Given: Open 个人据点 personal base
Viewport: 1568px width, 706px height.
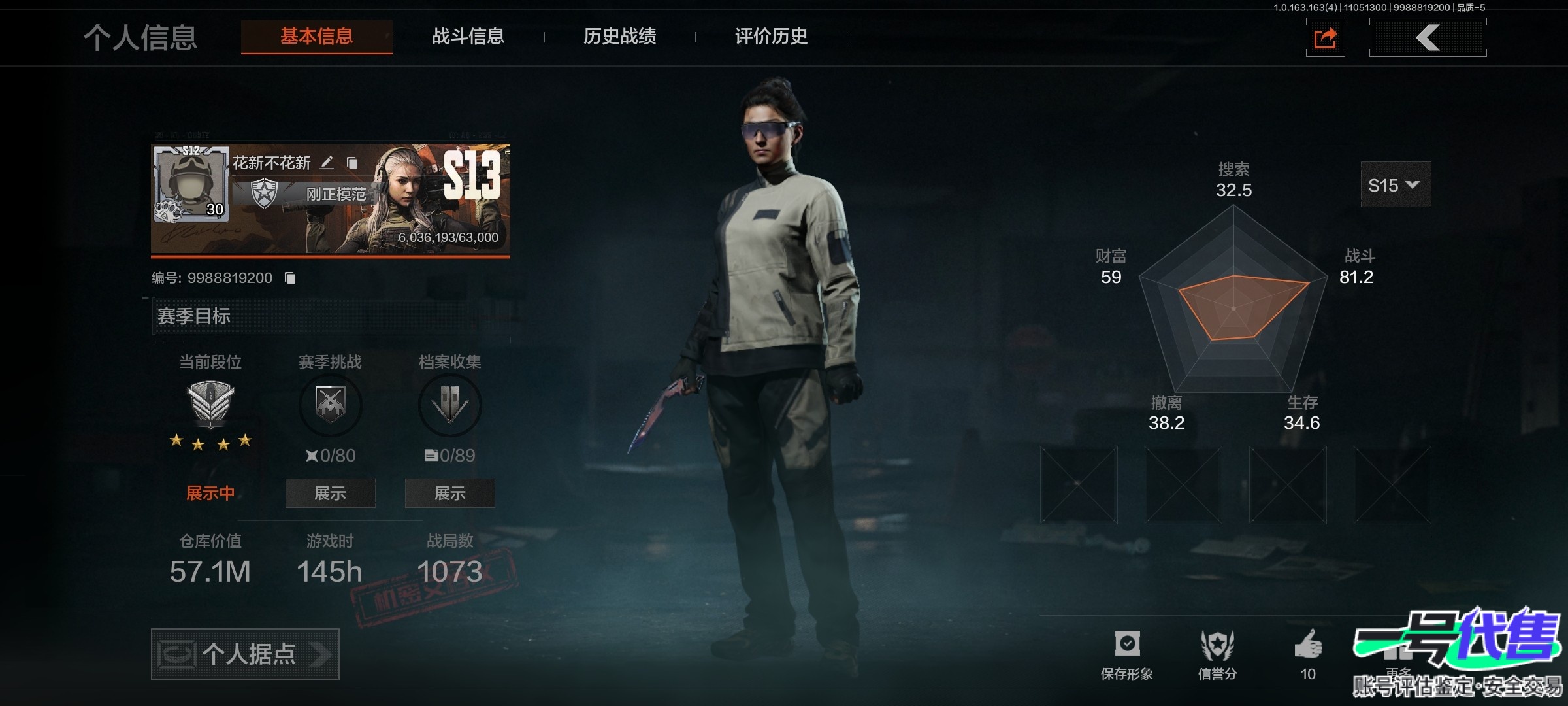Looking at the screenshot, I should 245,654.
